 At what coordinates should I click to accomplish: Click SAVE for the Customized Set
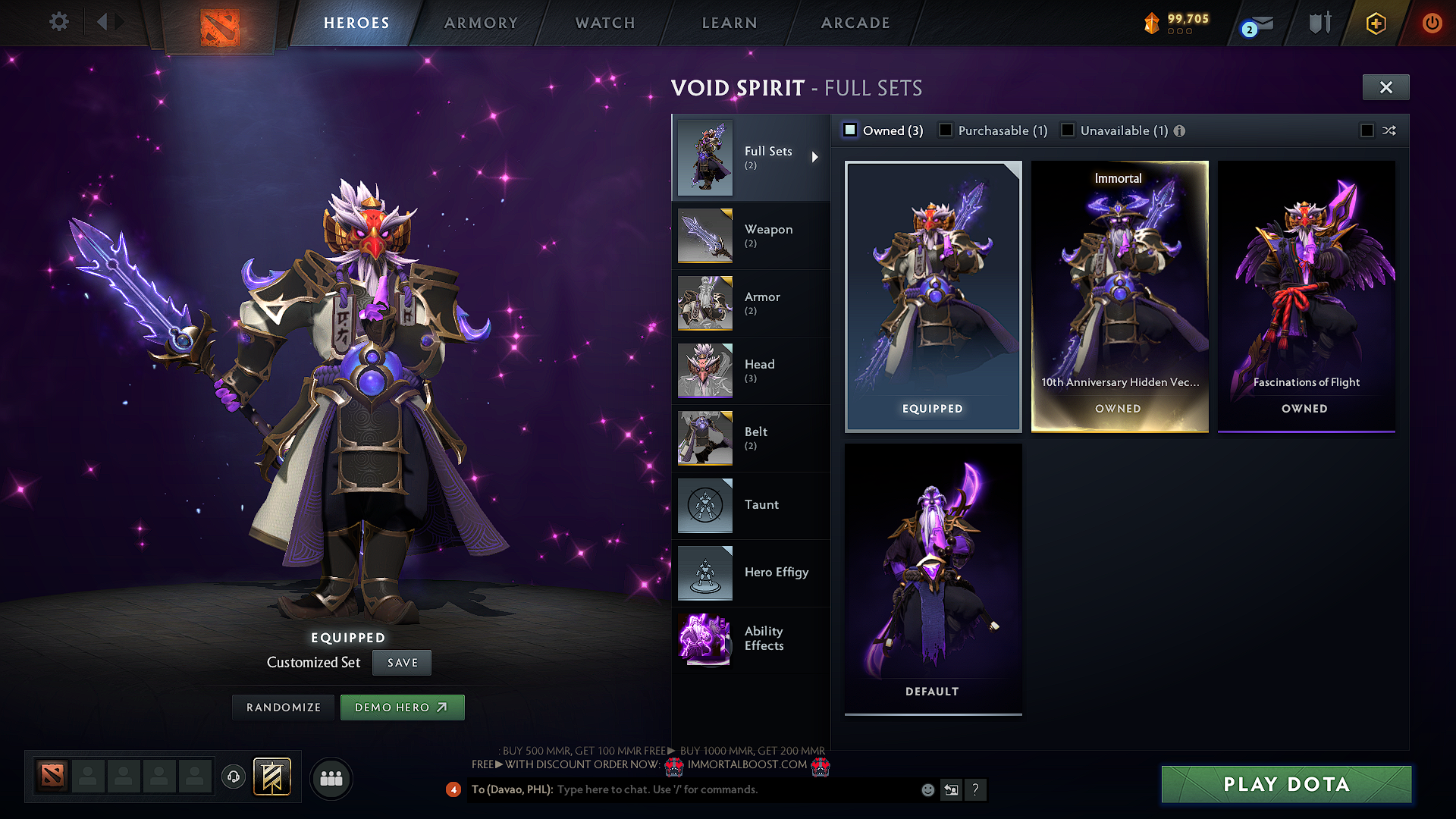click(401, 662)
